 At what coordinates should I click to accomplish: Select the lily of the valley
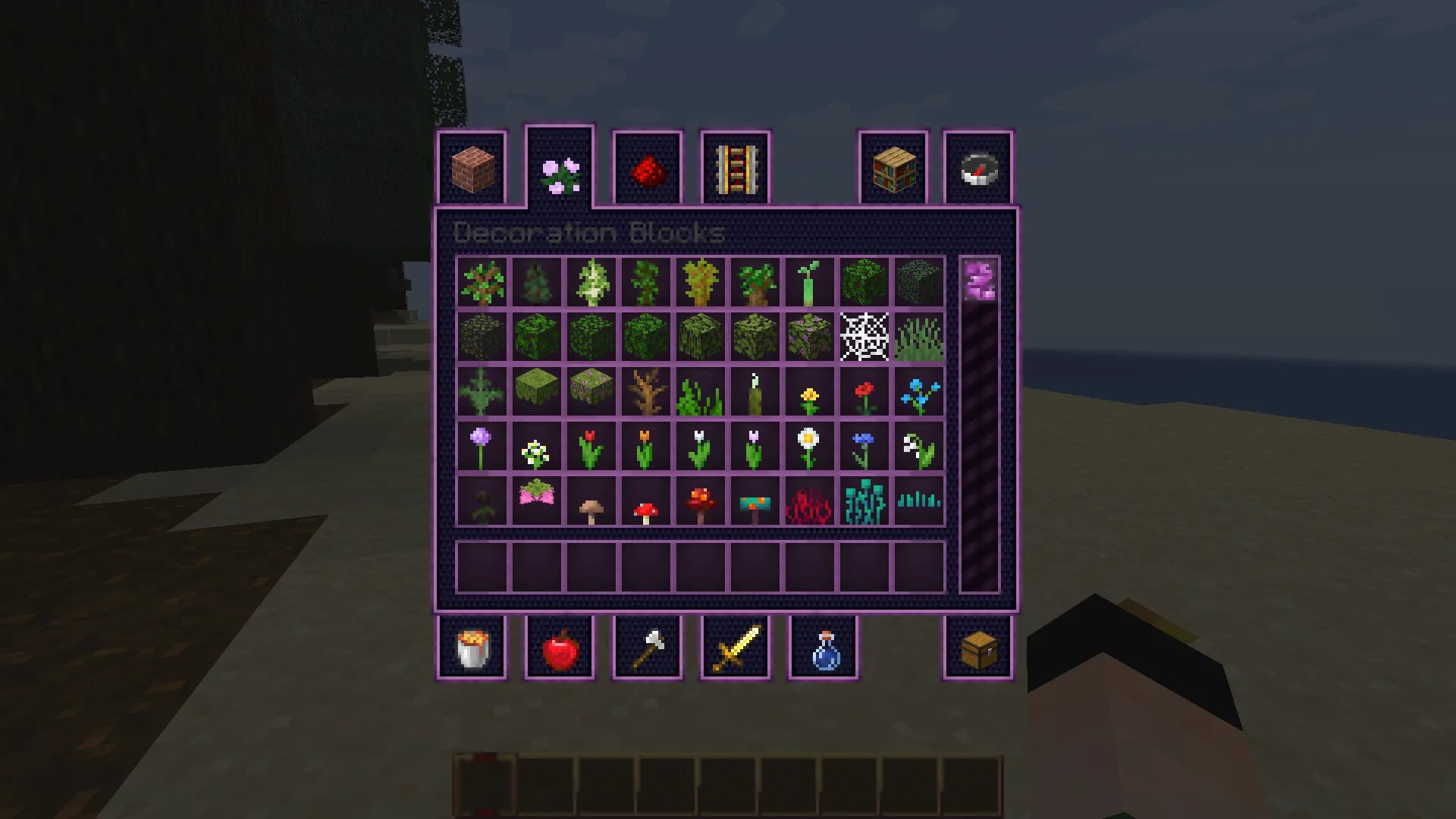tap(916, 446)
